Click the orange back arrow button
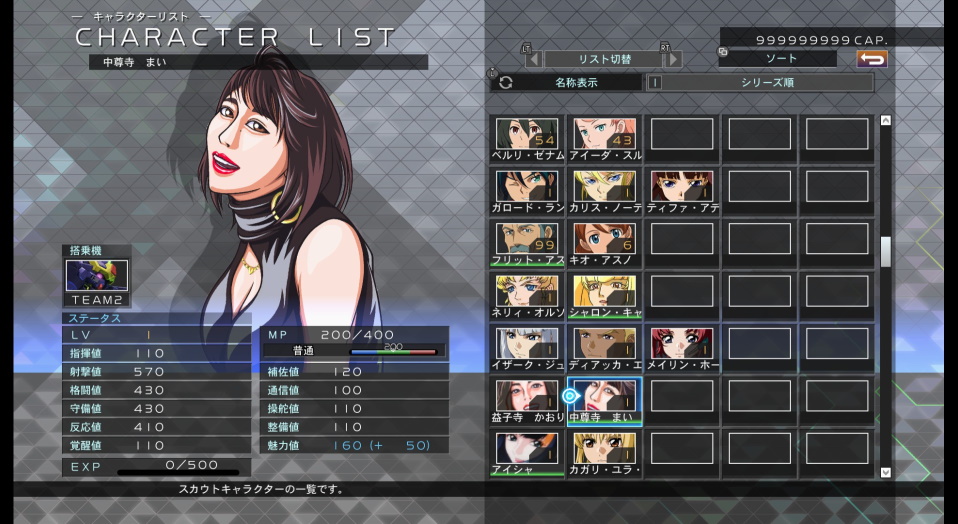This screenshot has width=958, height=524. point(872,59)
